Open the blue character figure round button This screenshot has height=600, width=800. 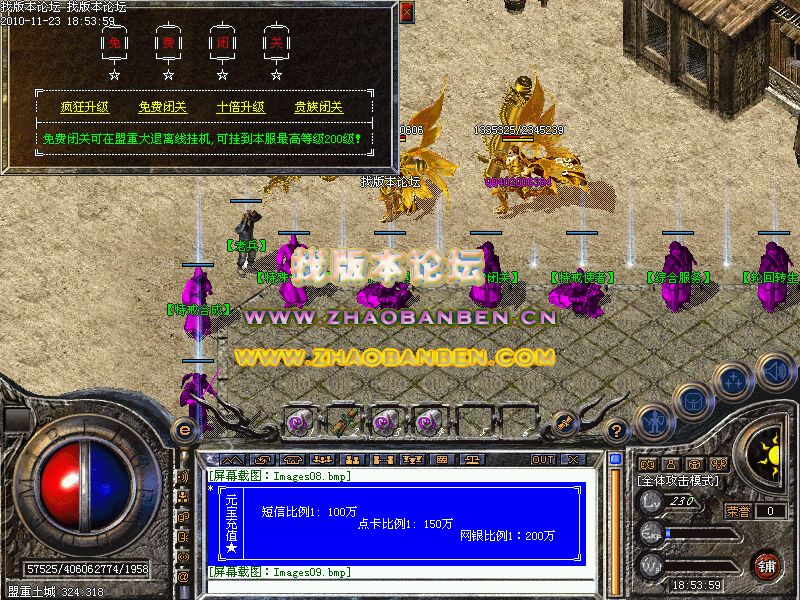[x=654, y=423]
